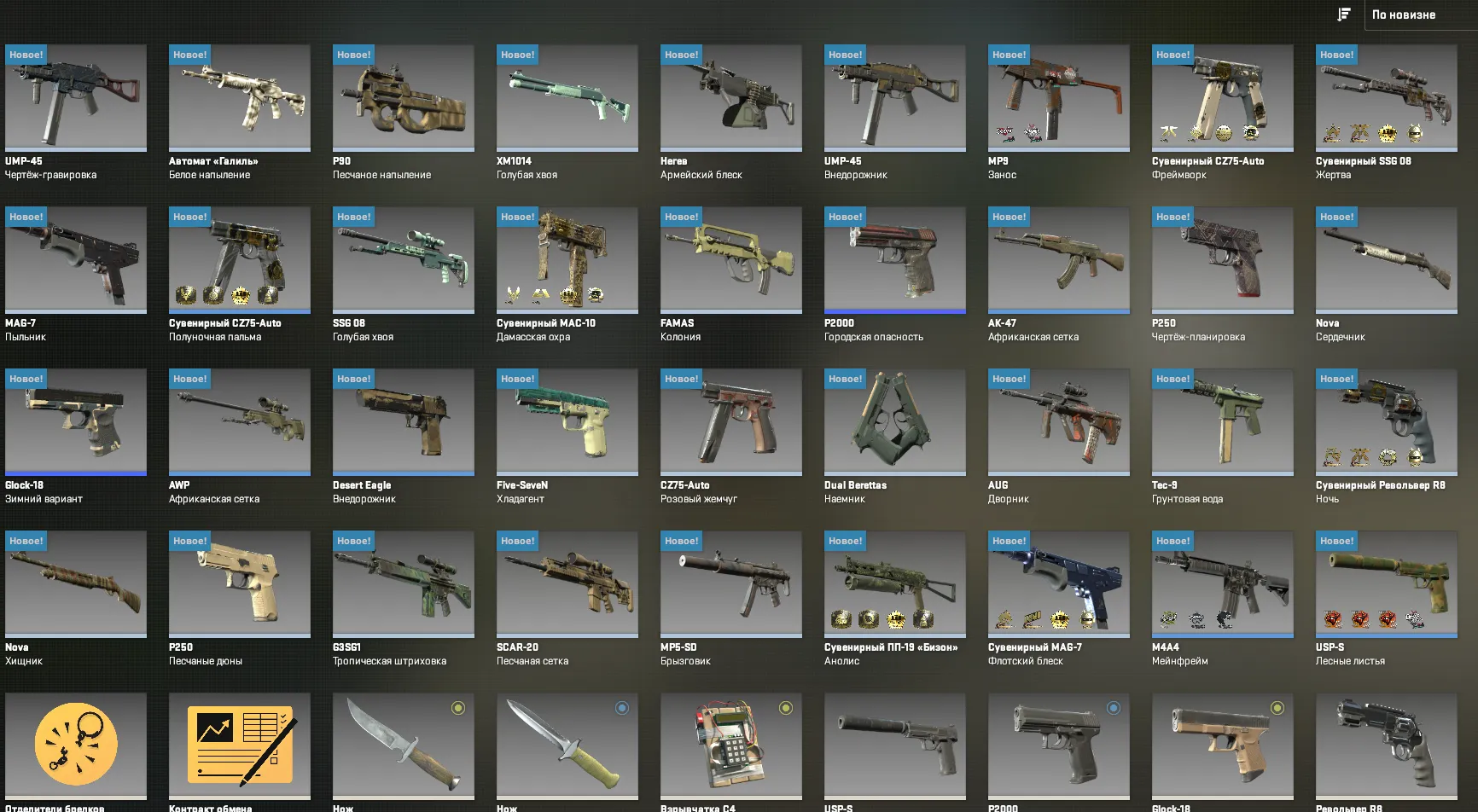Click the Новое! tag on AK-47 Африканская сетка
Viewport: 1478px width, 812px height.
pyautogui.click(x=1009, y=216)
